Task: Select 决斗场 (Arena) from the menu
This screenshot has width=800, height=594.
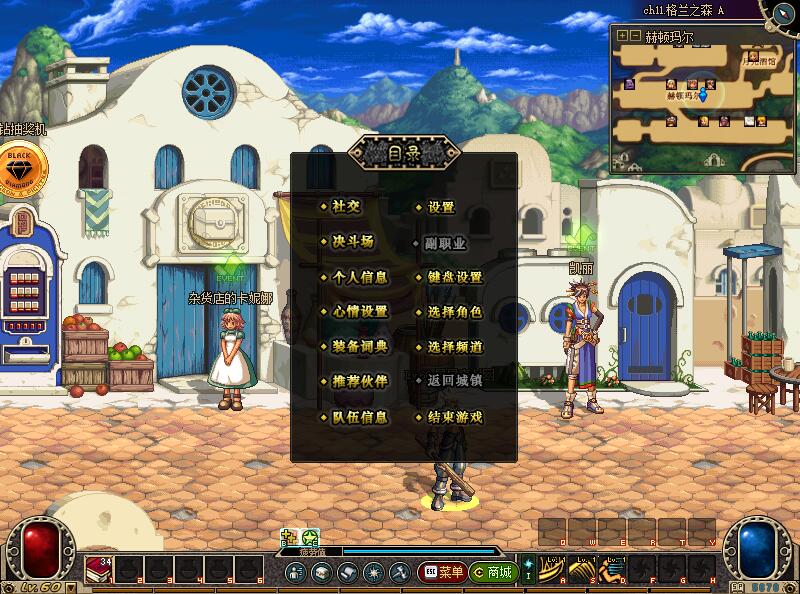Action: coord(352,242)
